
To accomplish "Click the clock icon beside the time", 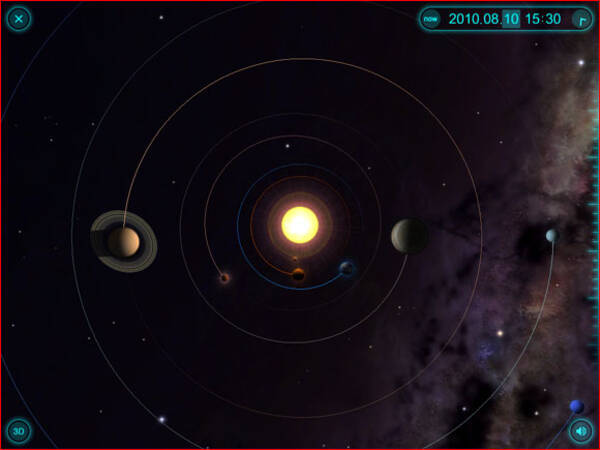I will click(x=580, y=18).
